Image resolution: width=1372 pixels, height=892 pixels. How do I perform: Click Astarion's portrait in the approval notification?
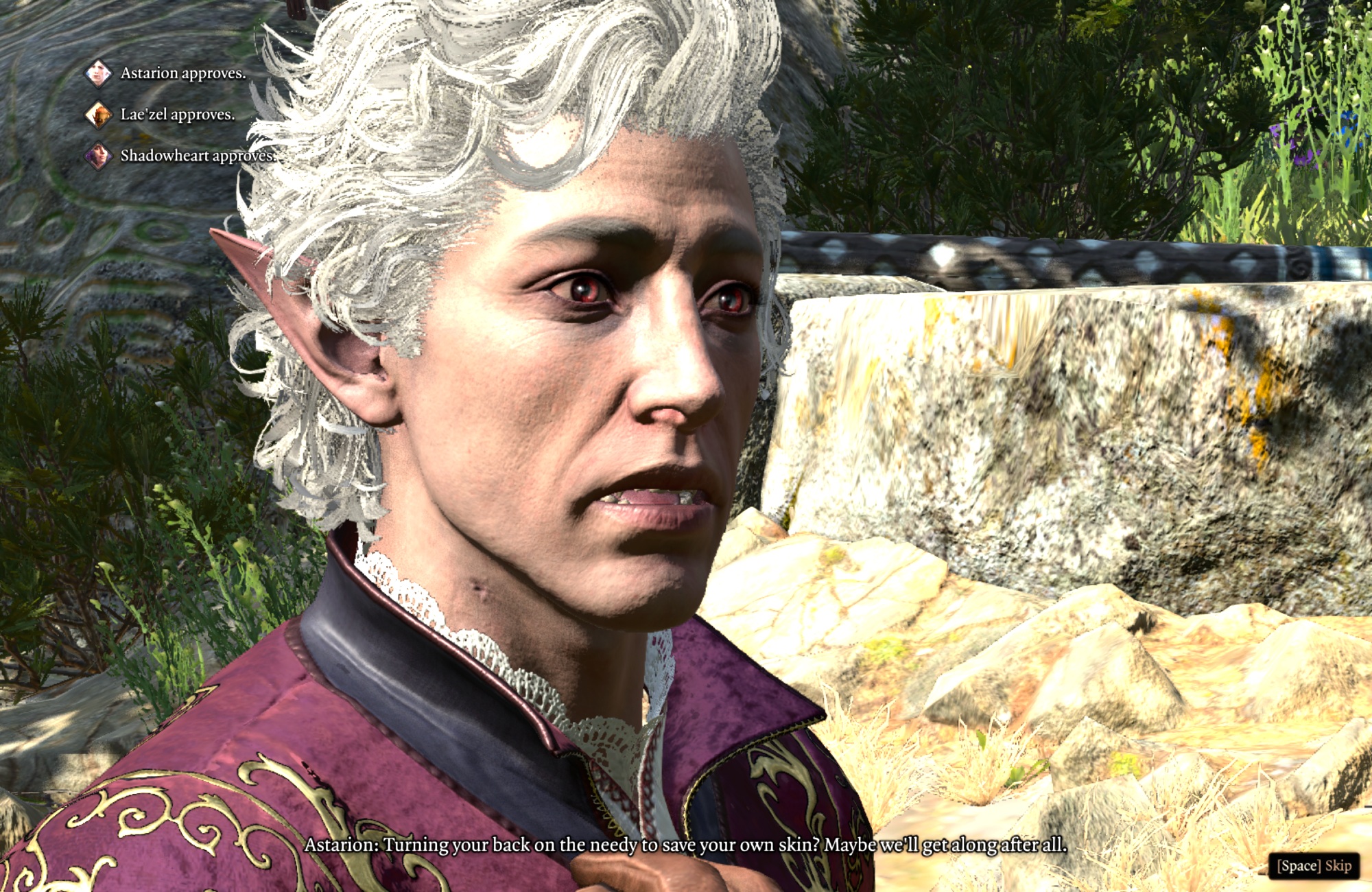tap(98, 73)
